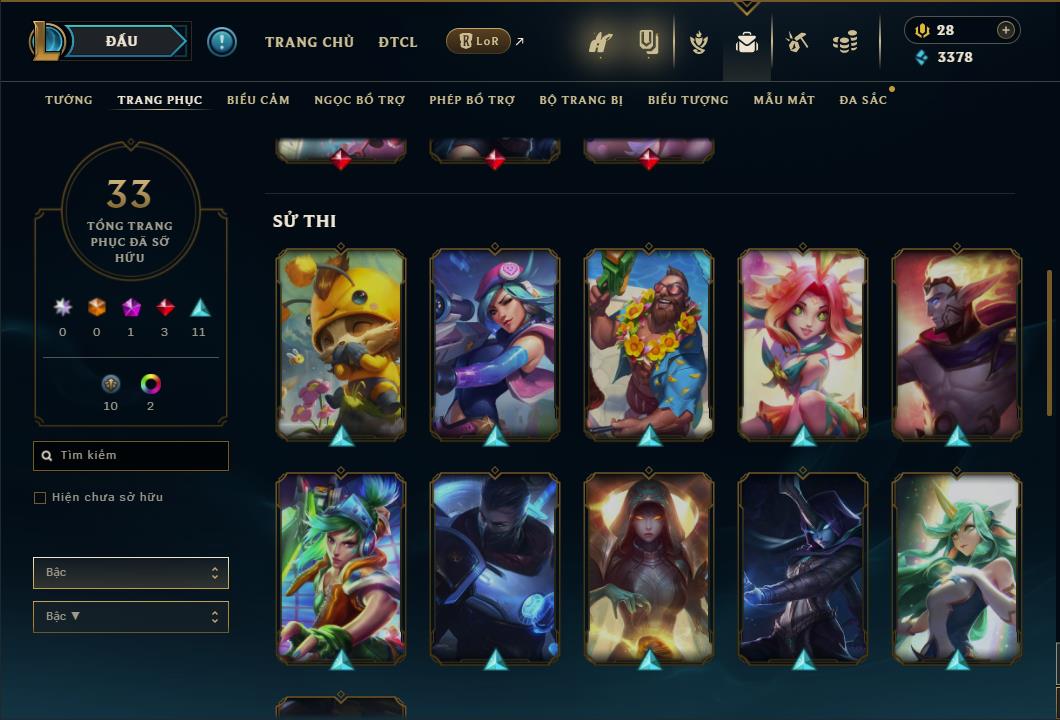Switch to the TƯỚNG tab
The image size is (1060, 720).
click(69, 100)
